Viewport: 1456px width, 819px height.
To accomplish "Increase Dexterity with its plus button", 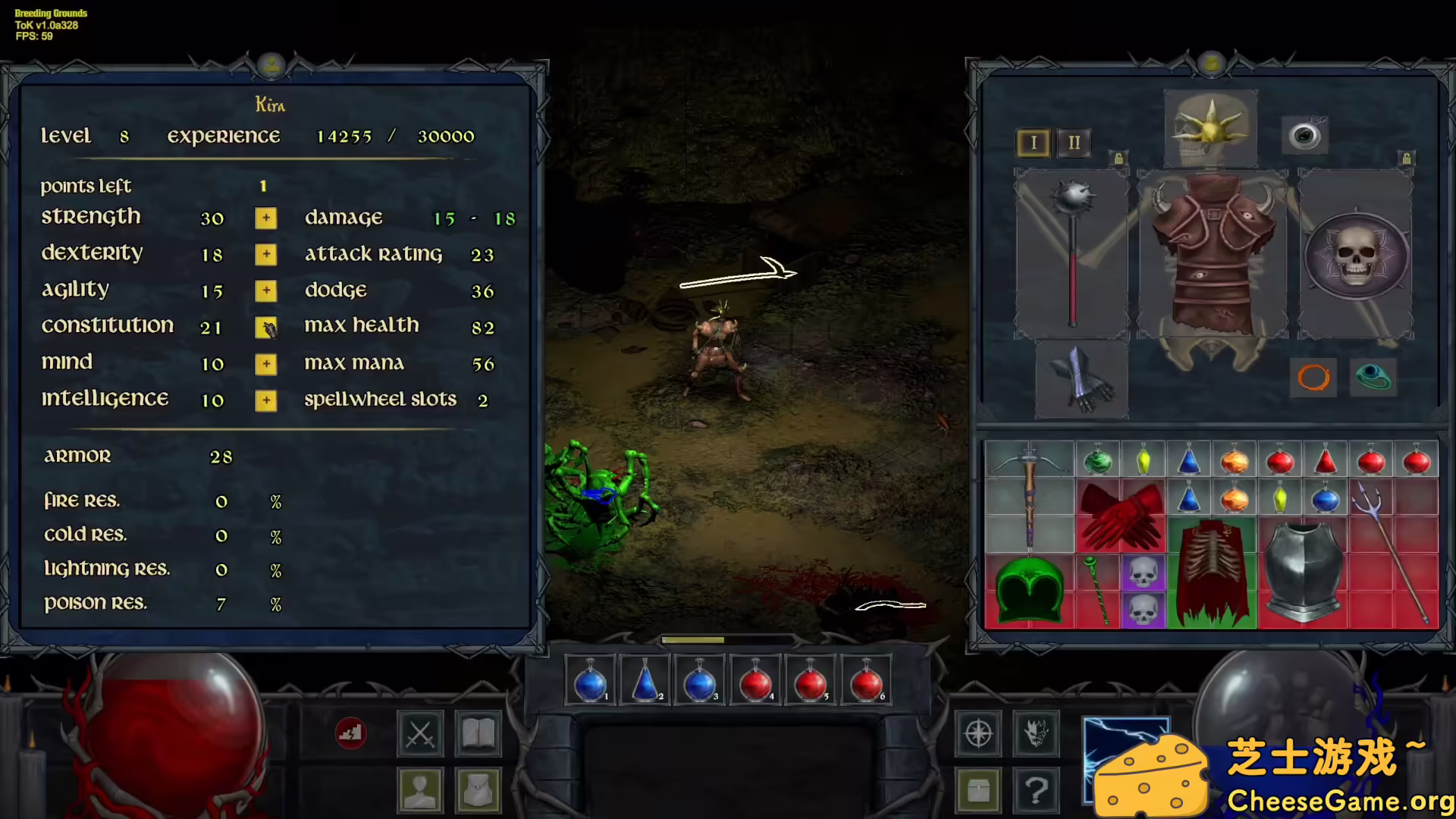I will pyautogui.click(x=265, y=254).
